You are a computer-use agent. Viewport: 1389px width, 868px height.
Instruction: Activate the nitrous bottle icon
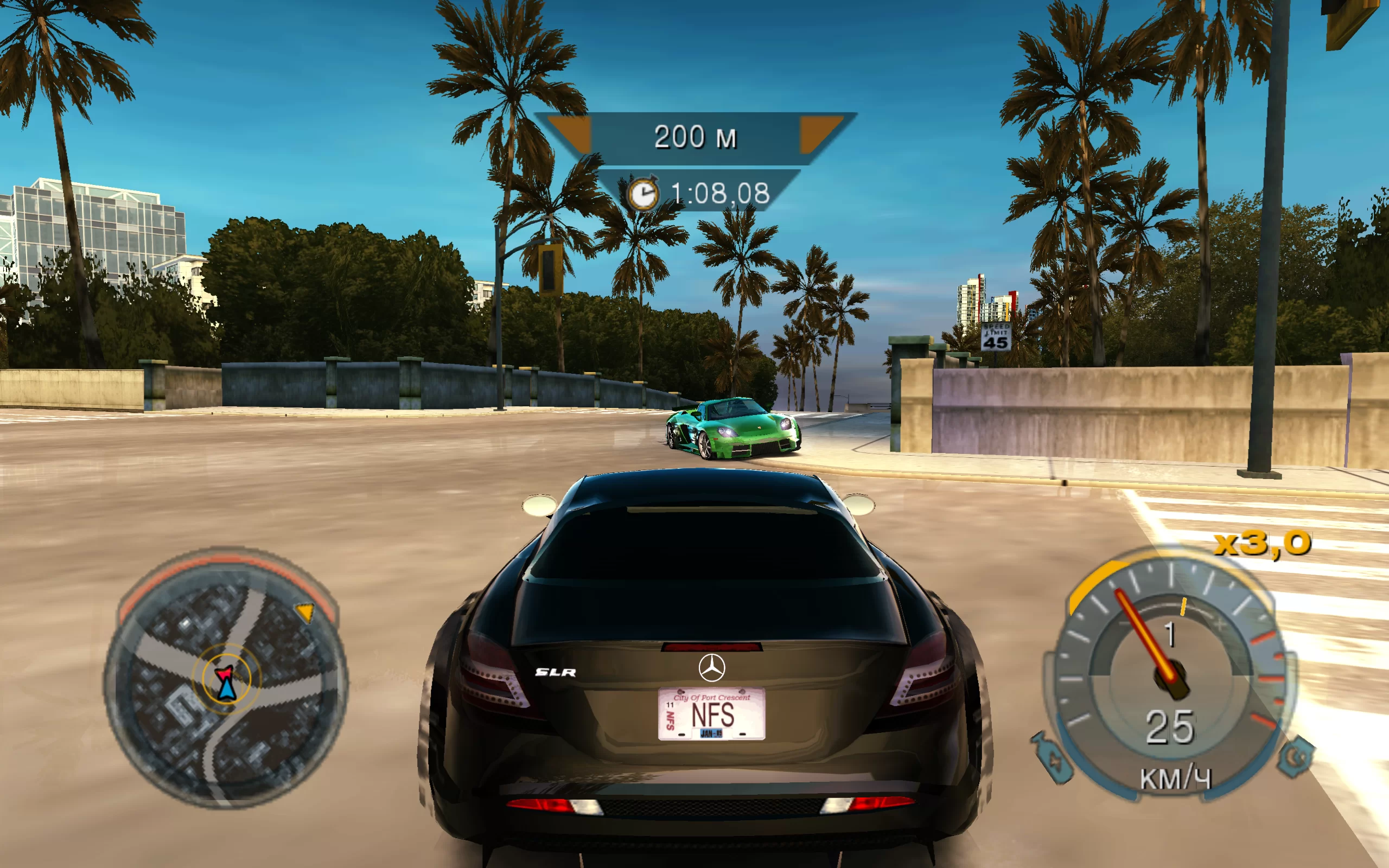(x=1052, y=758)
